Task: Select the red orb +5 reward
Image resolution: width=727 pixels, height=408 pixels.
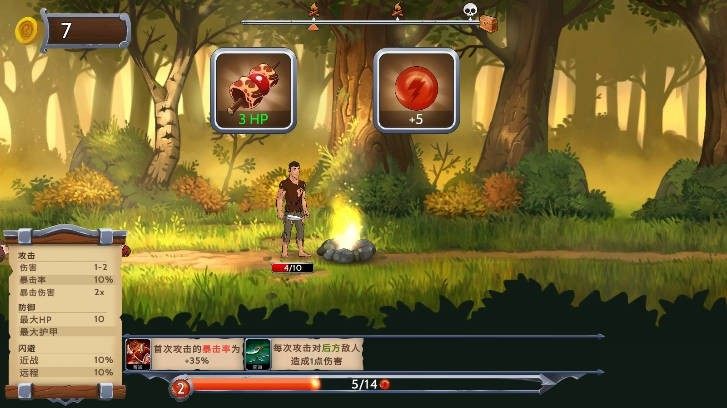Action: [x=416, y=90]
